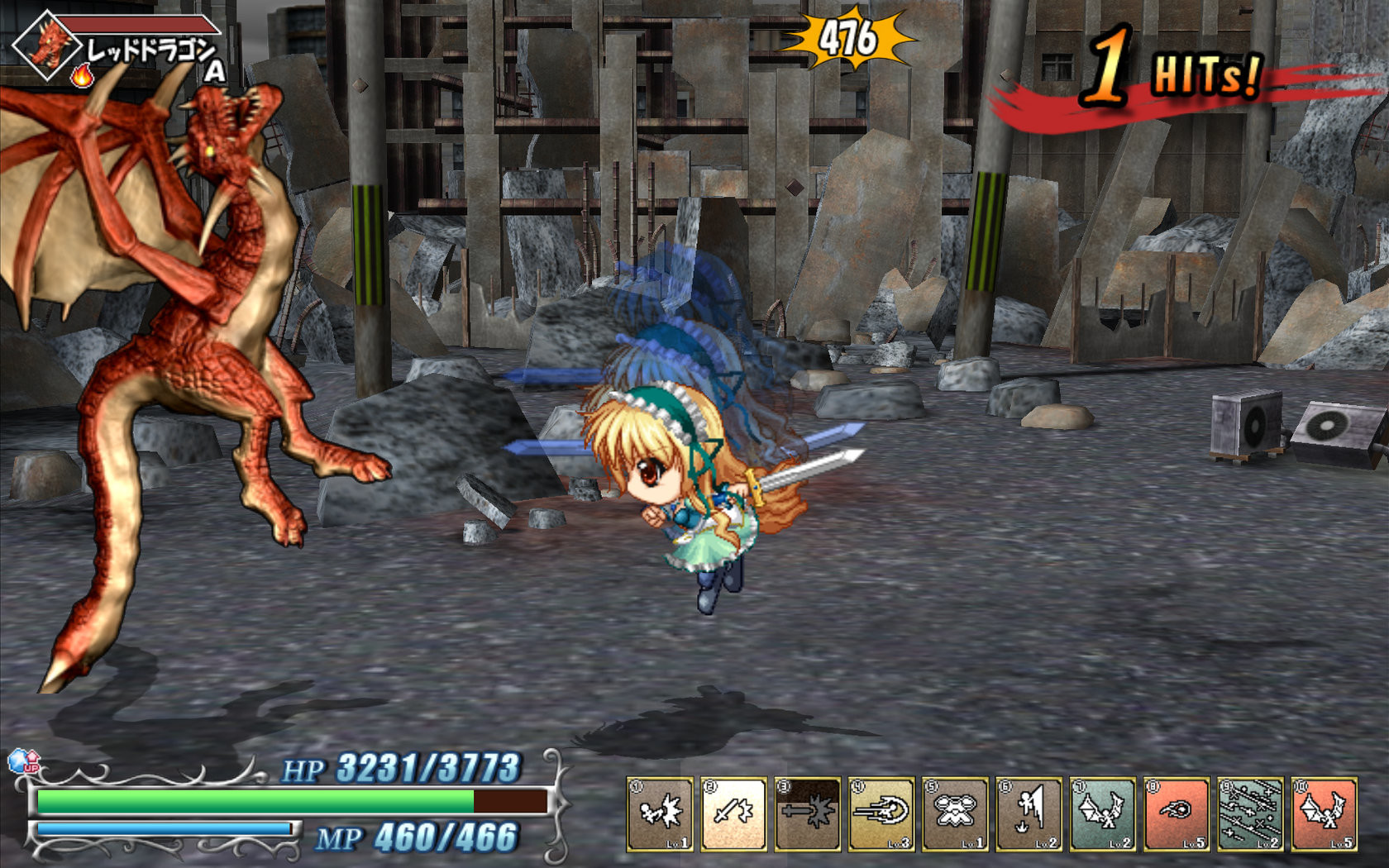The width and height of the screenshot is (1389, 868).
Task: Activate the armor skill in slot 5
Action: pos(955,814)
